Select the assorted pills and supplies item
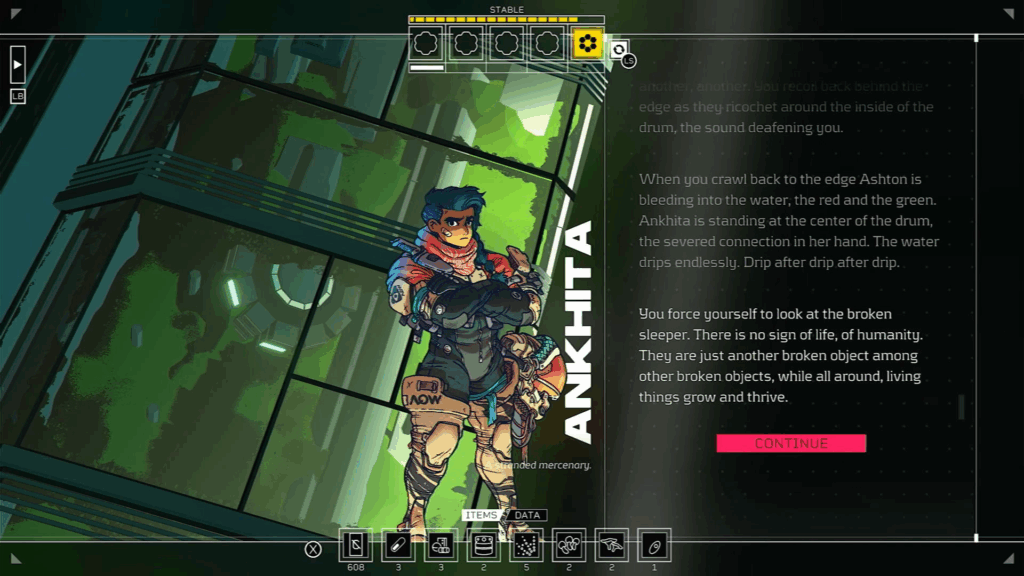Image resolution: width=1024 pixels, height=576 pixels. pyautogui.click(x=441, y=546)
